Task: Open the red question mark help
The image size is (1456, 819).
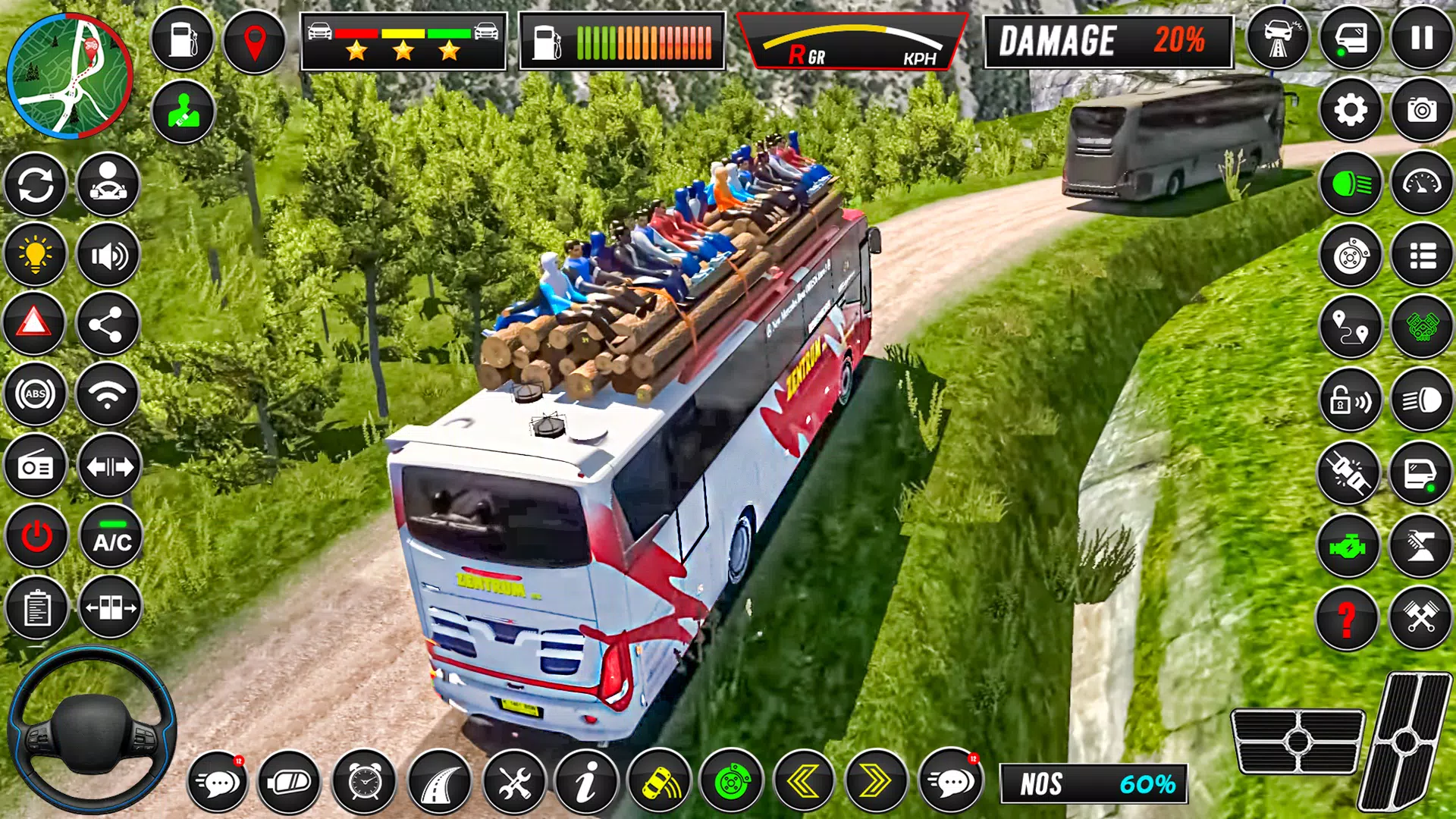Action: [x=1347, y=618]
